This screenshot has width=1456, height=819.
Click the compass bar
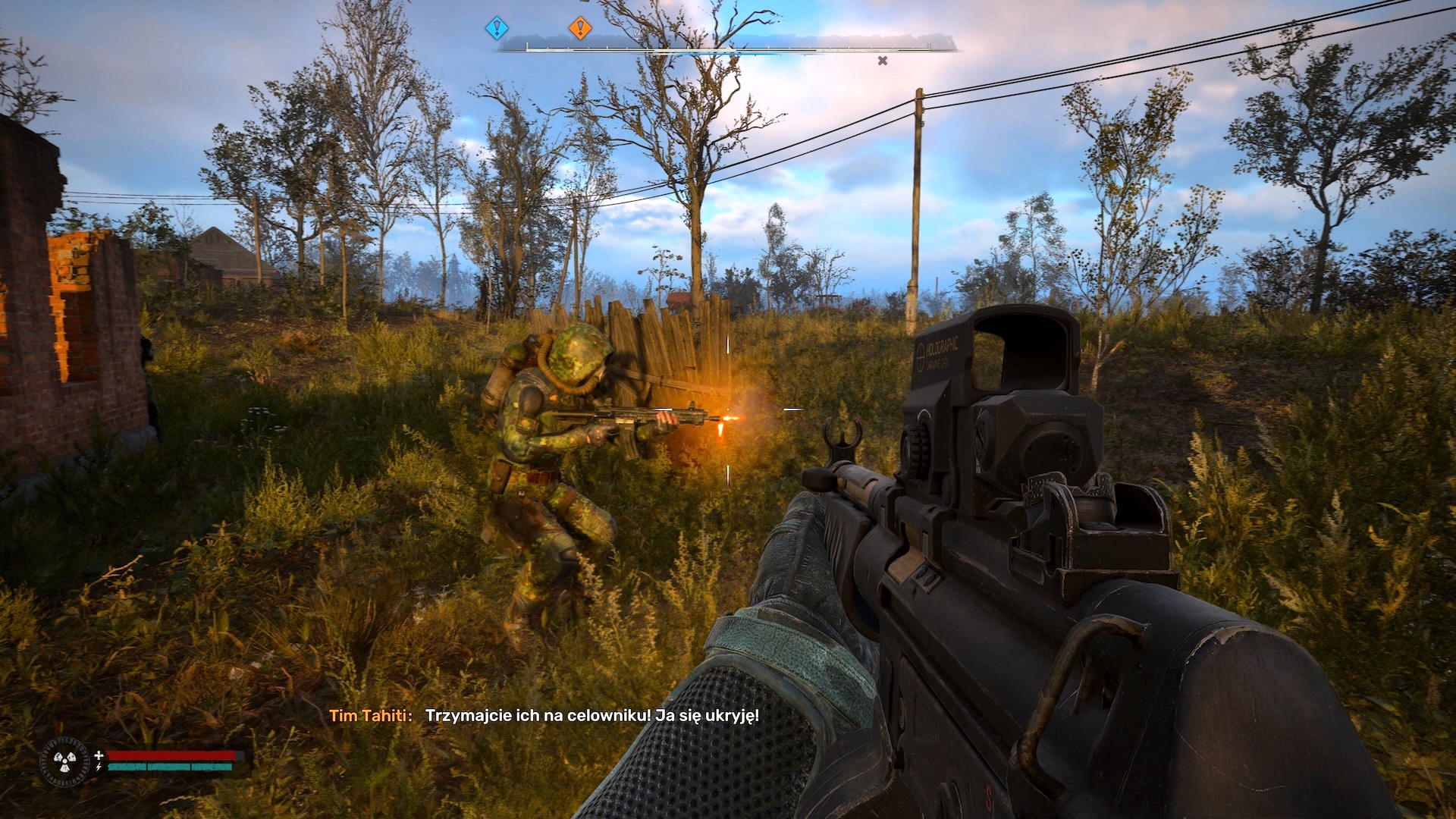pos(726,47)
